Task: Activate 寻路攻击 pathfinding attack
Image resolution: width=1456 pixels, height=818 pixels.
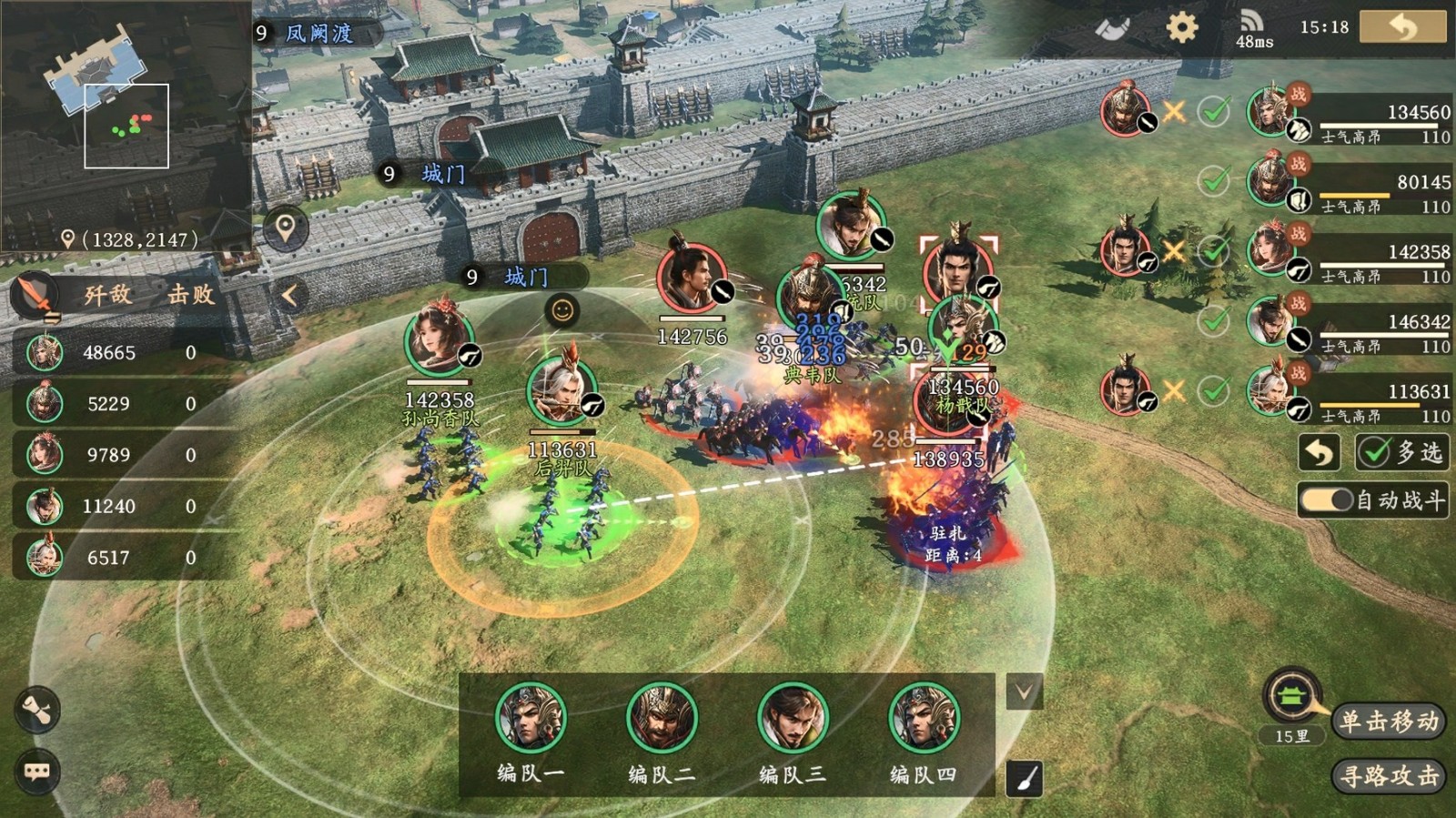Action: tap(1389, 776)
